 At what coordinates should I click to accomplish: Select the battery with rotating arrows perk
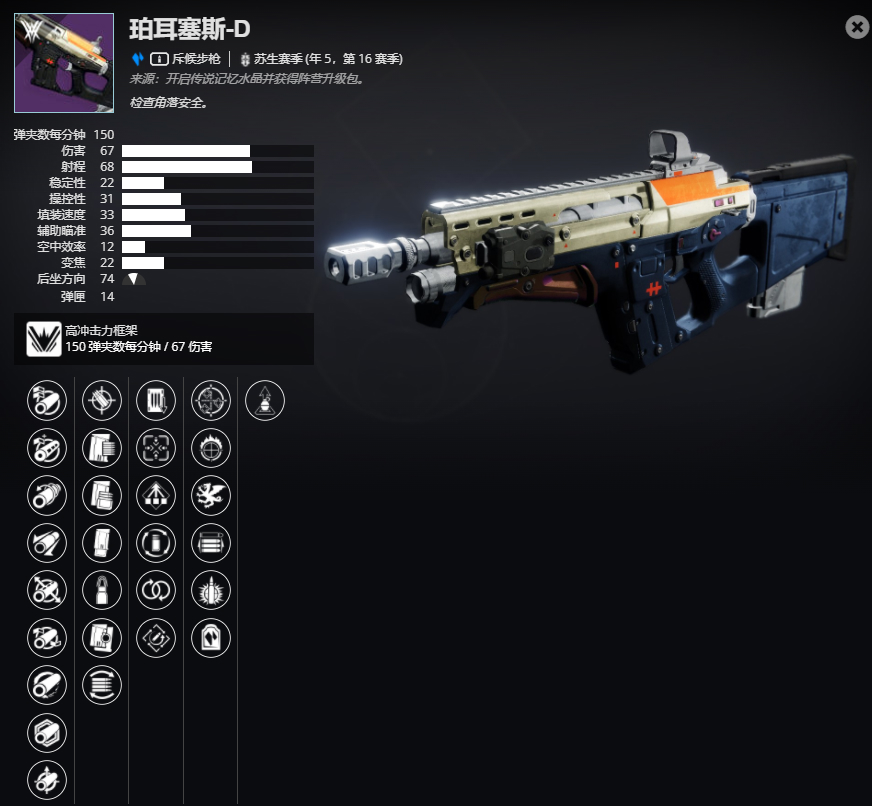click(155, 542)
